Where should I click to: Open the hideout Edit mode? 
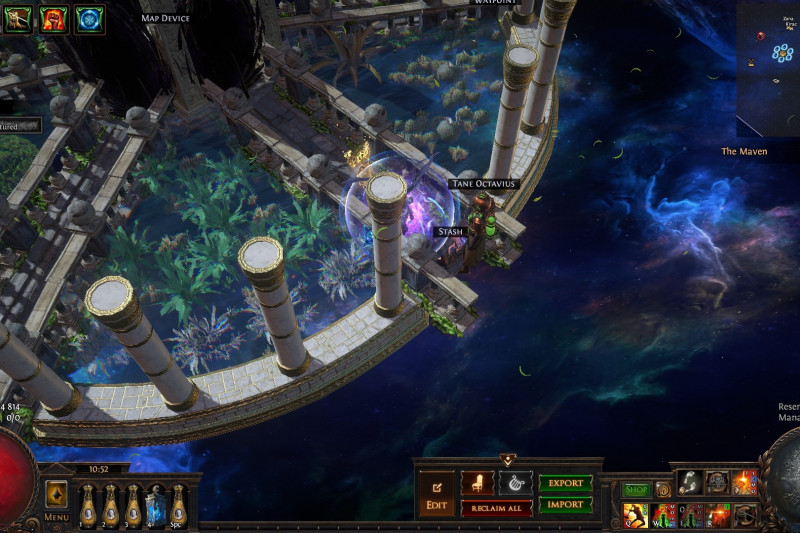(x=436, y=493)
